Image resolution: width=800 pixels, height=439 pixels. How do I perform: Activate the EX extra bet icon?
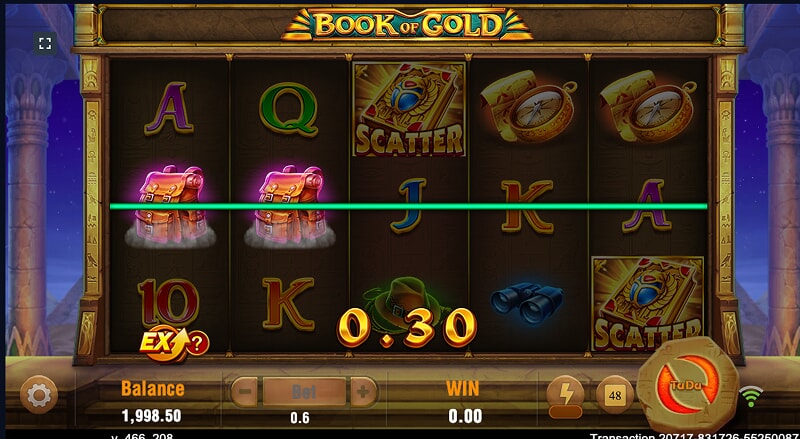[x=161, y=342]
